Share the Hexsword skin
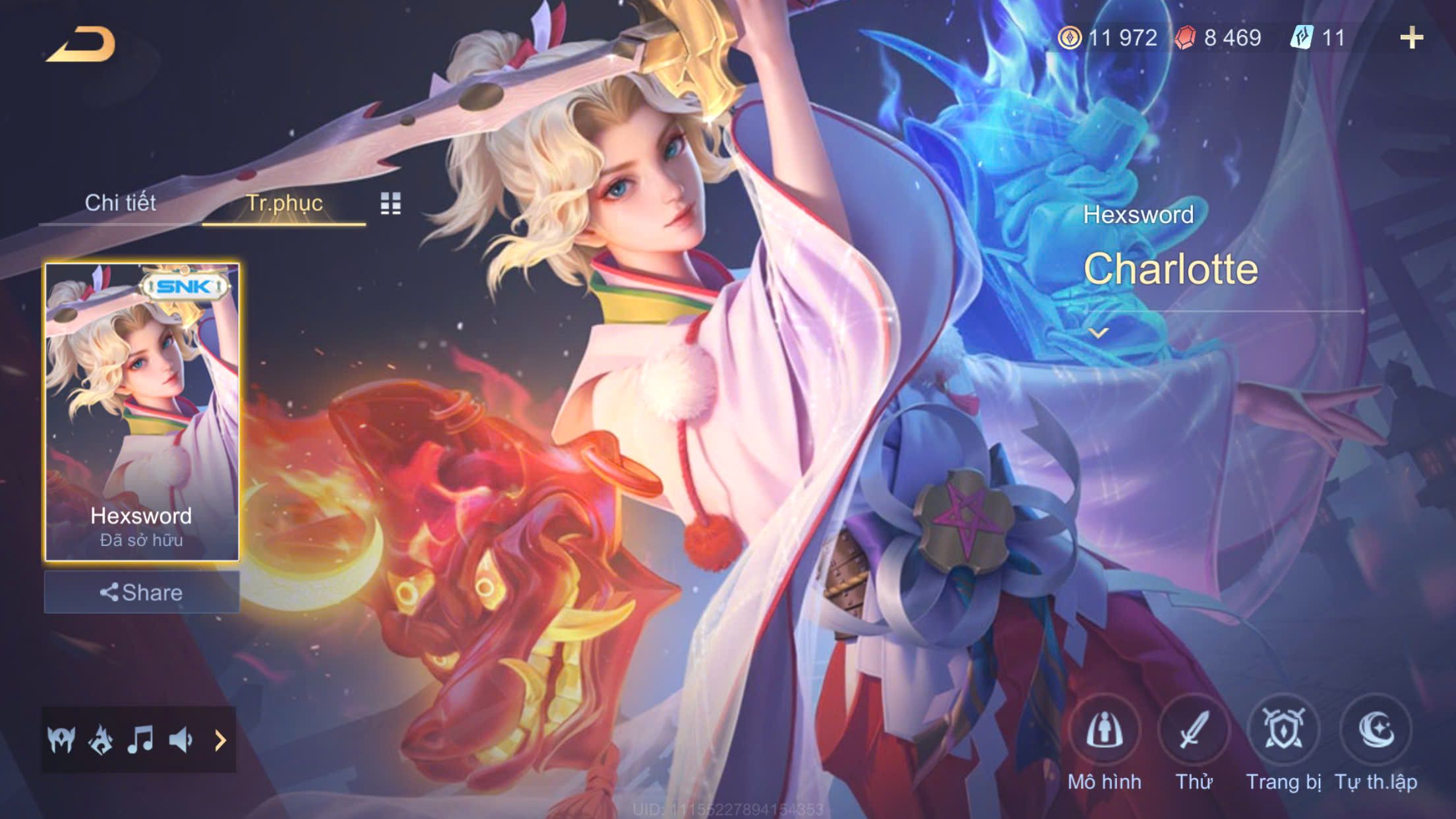Viewport: 1456px width, 819px height. click(x=142, y=592)
